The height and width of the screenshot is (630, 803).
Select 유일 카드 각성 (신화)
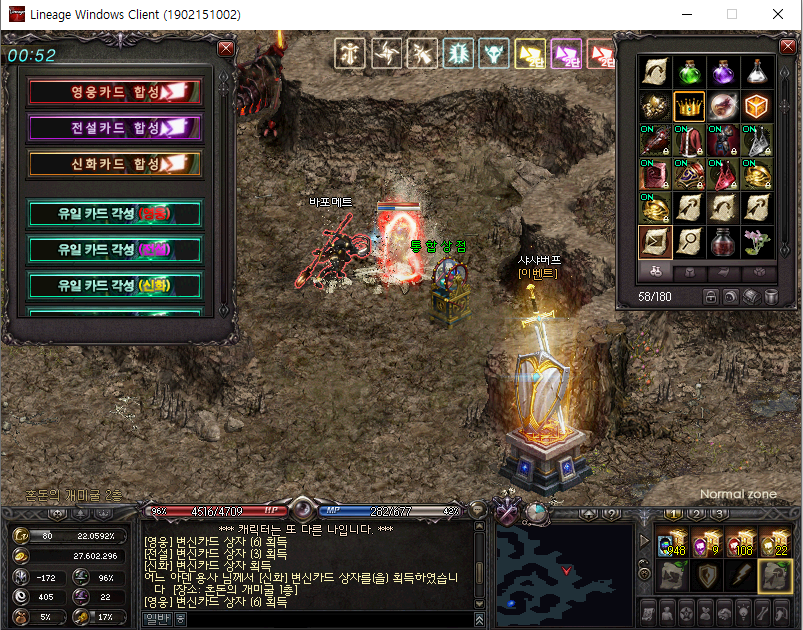pyautogui.click(x=115, y=285)
